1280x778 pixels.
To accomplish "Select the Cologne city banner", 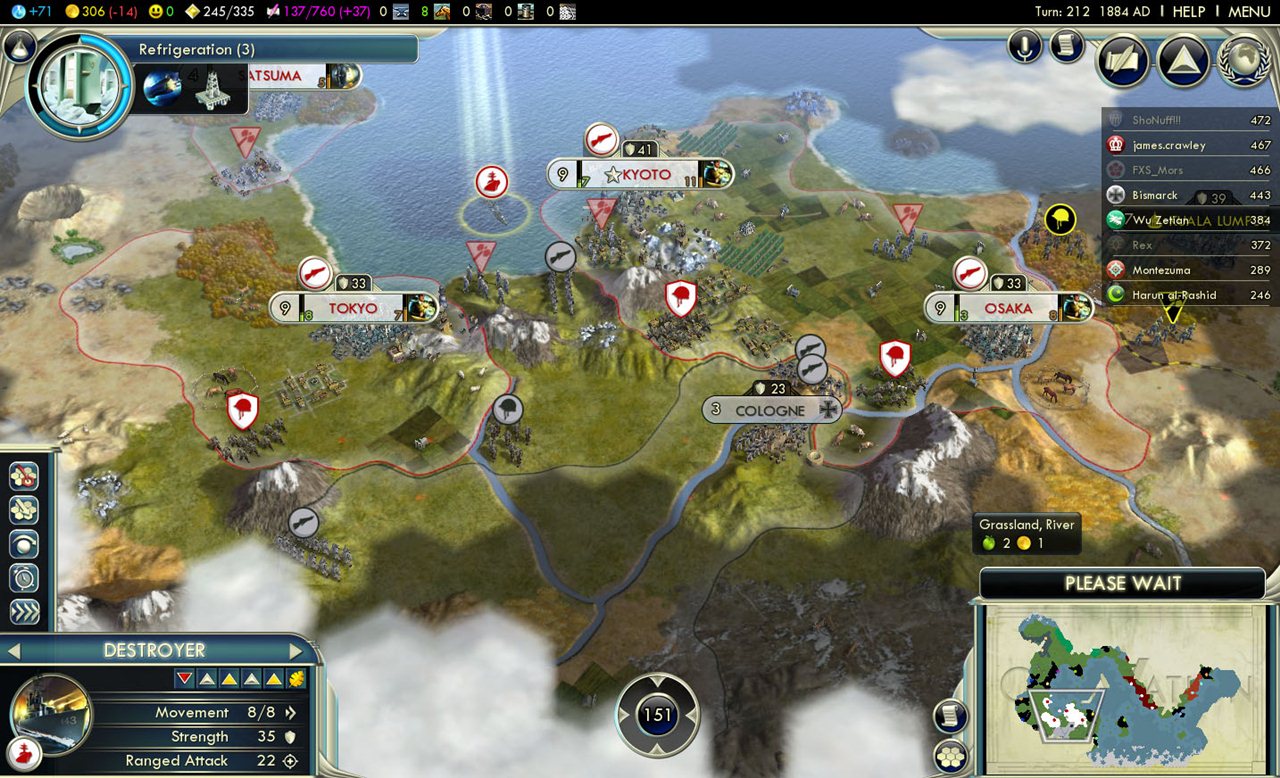I will pos(769,410).
